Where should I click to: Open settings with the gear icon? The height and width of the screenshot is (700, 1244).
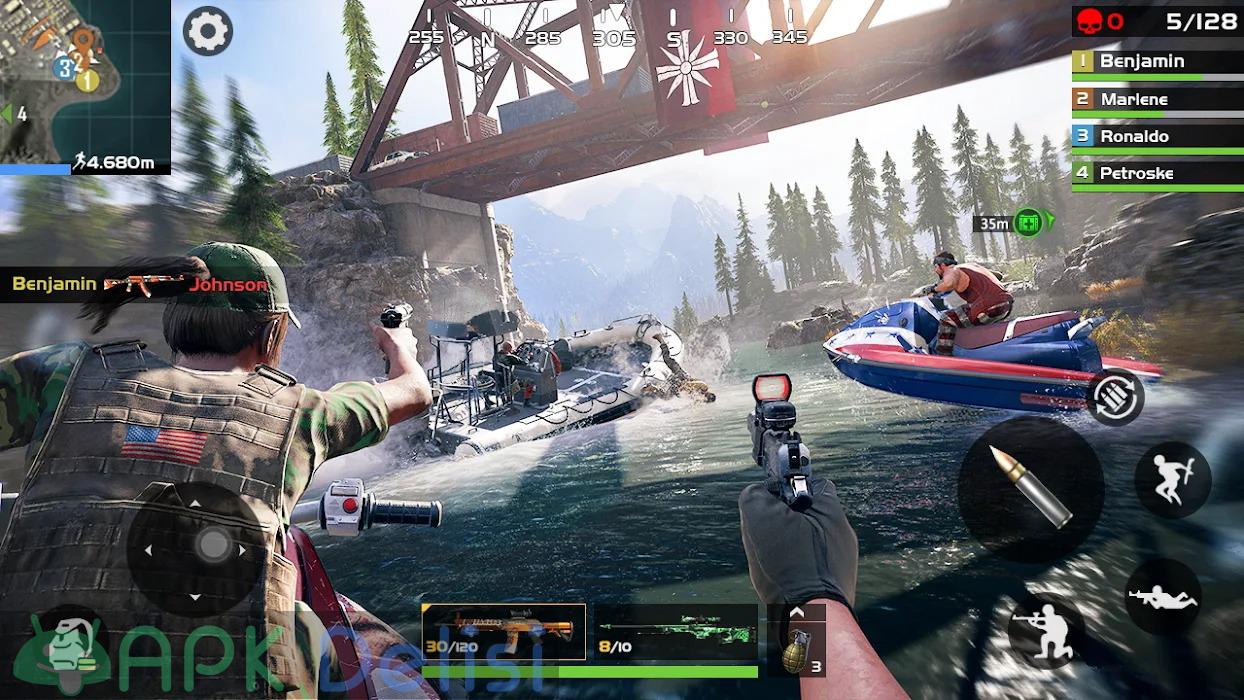pyautogui.click(x=208, y=31)
